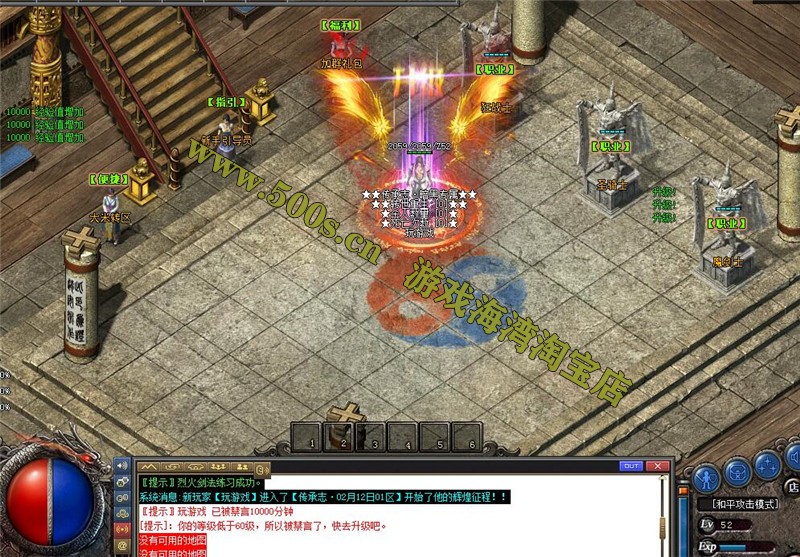Click the speaker icon left of the chat
This screenshot has width=800, height=557.
[123, 466]
